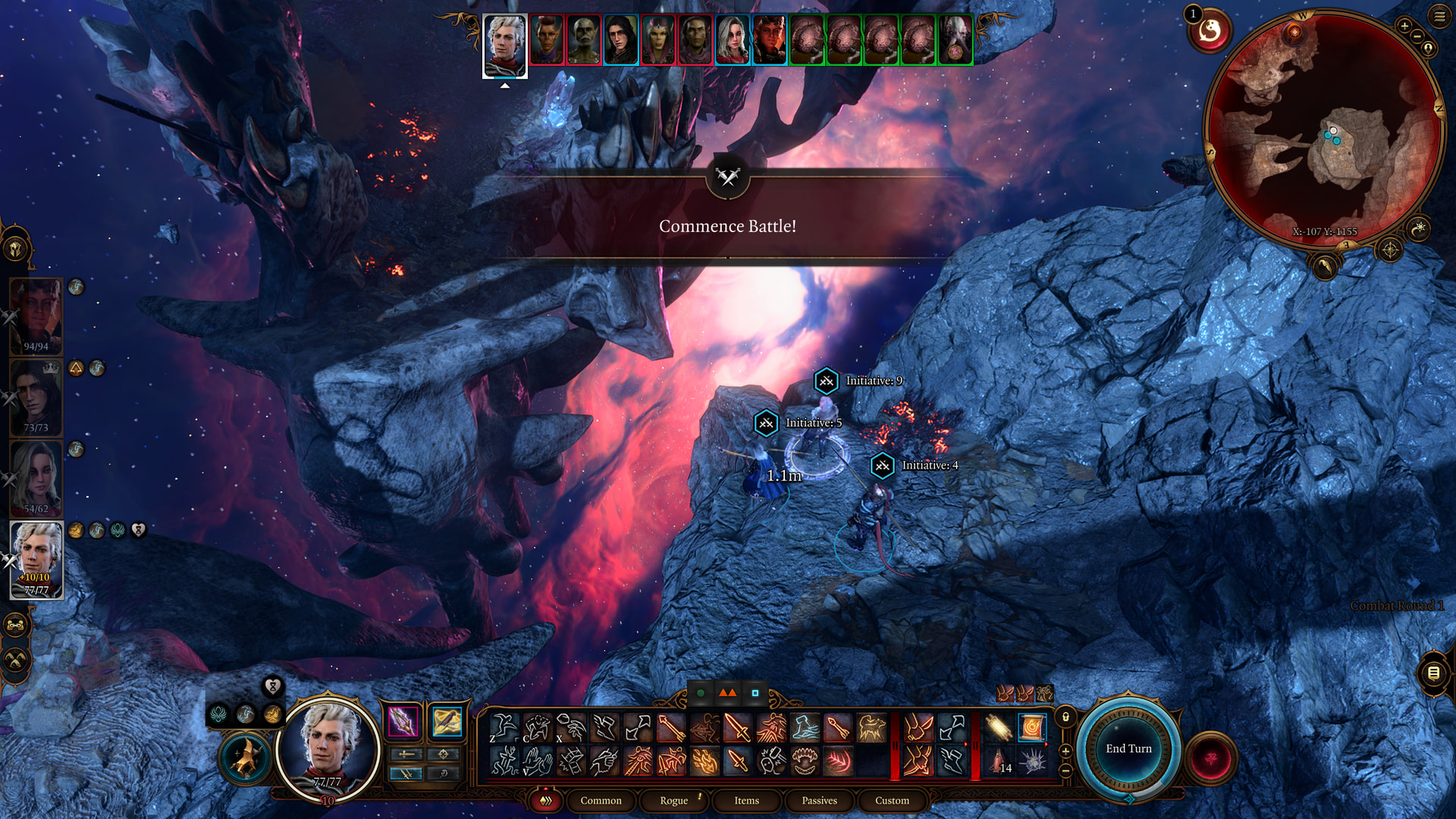
Task: Open the Rogue hotbar tab
Action: tap(673, 800)
